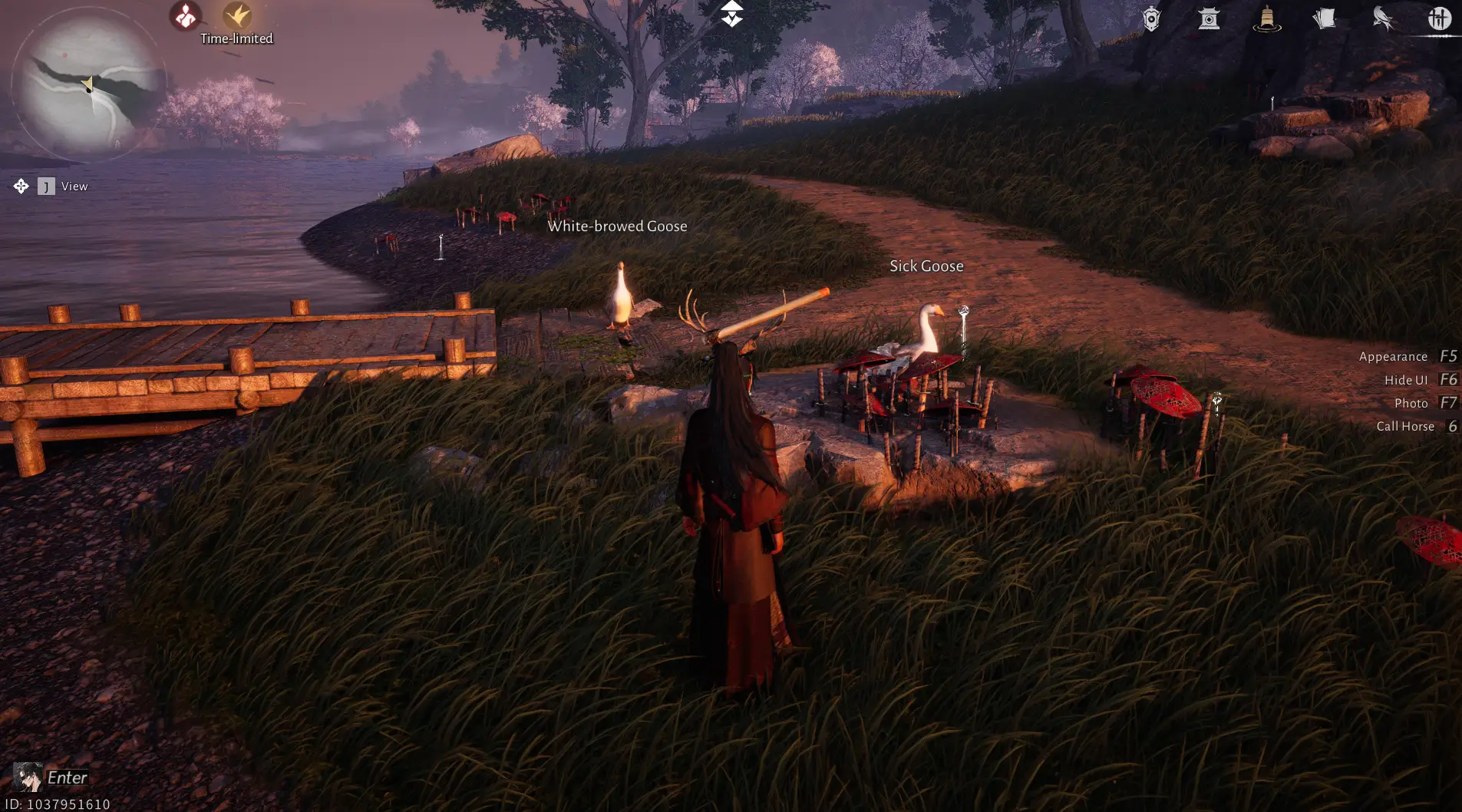This screenshot has height=812, width=1462.
Task: Open the circular minimap
Action: pos(87,83)
